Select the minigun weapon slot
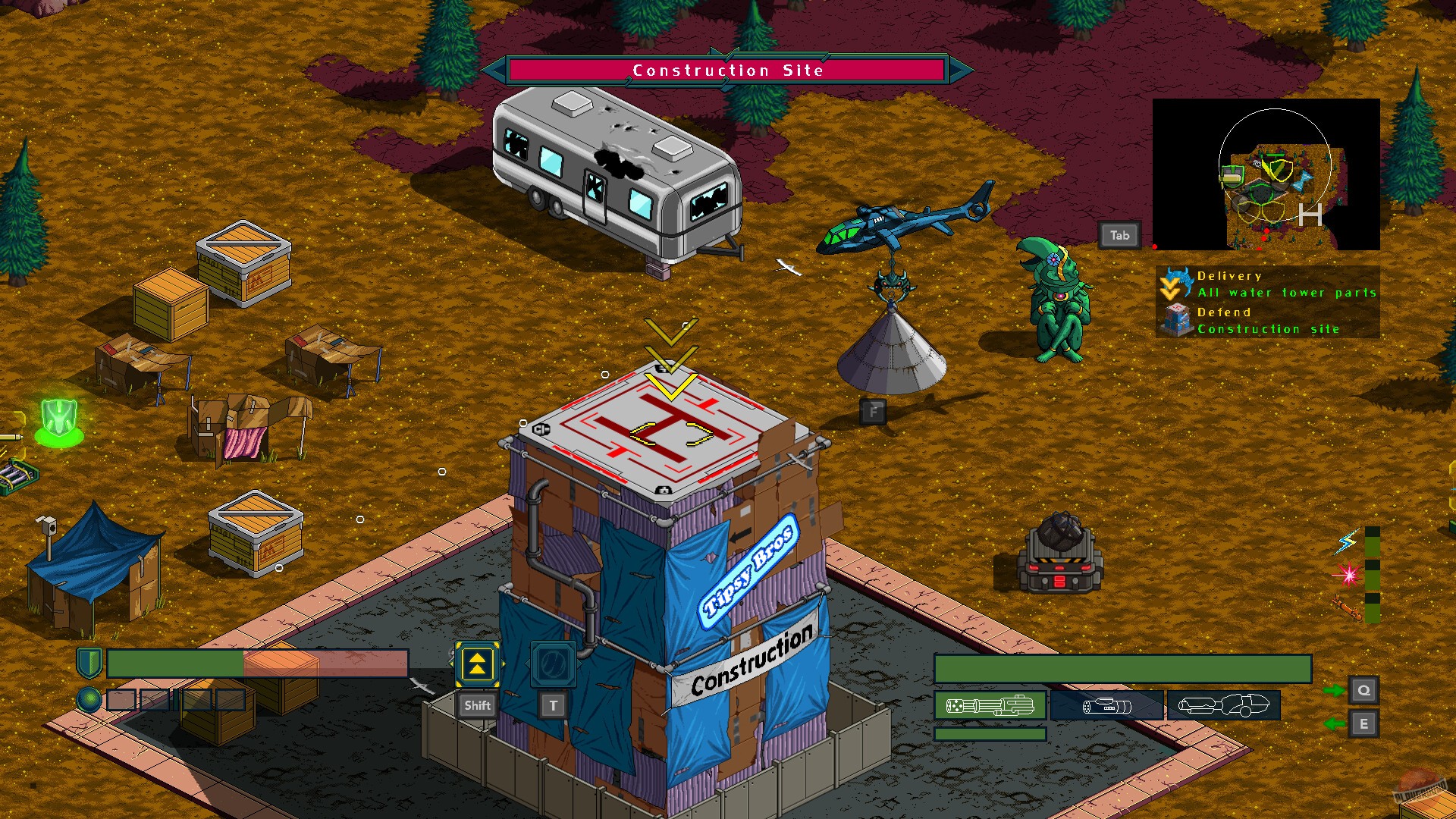 (x=991, y=704)
